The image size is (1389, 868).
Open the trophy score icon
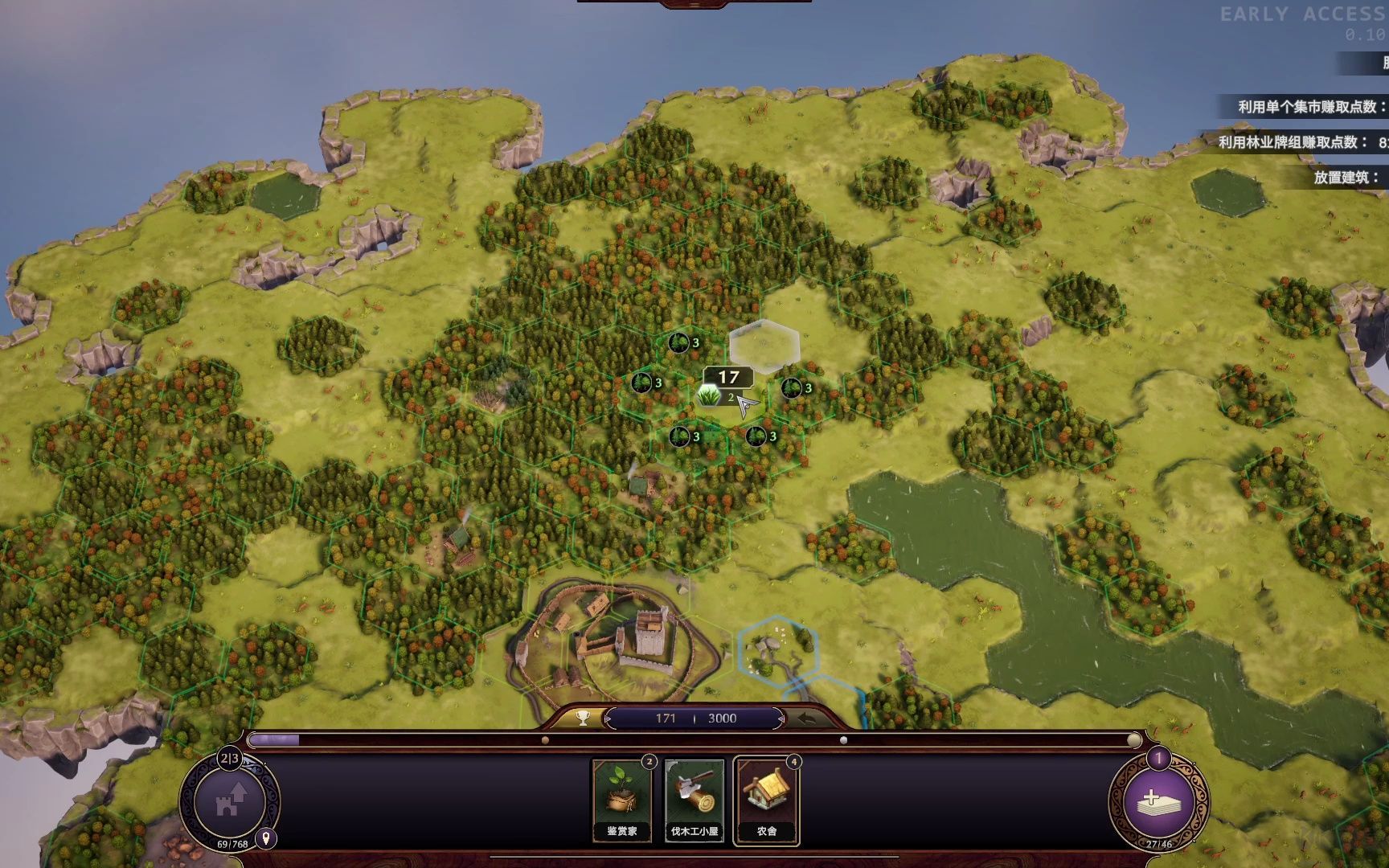coord(583,718)
